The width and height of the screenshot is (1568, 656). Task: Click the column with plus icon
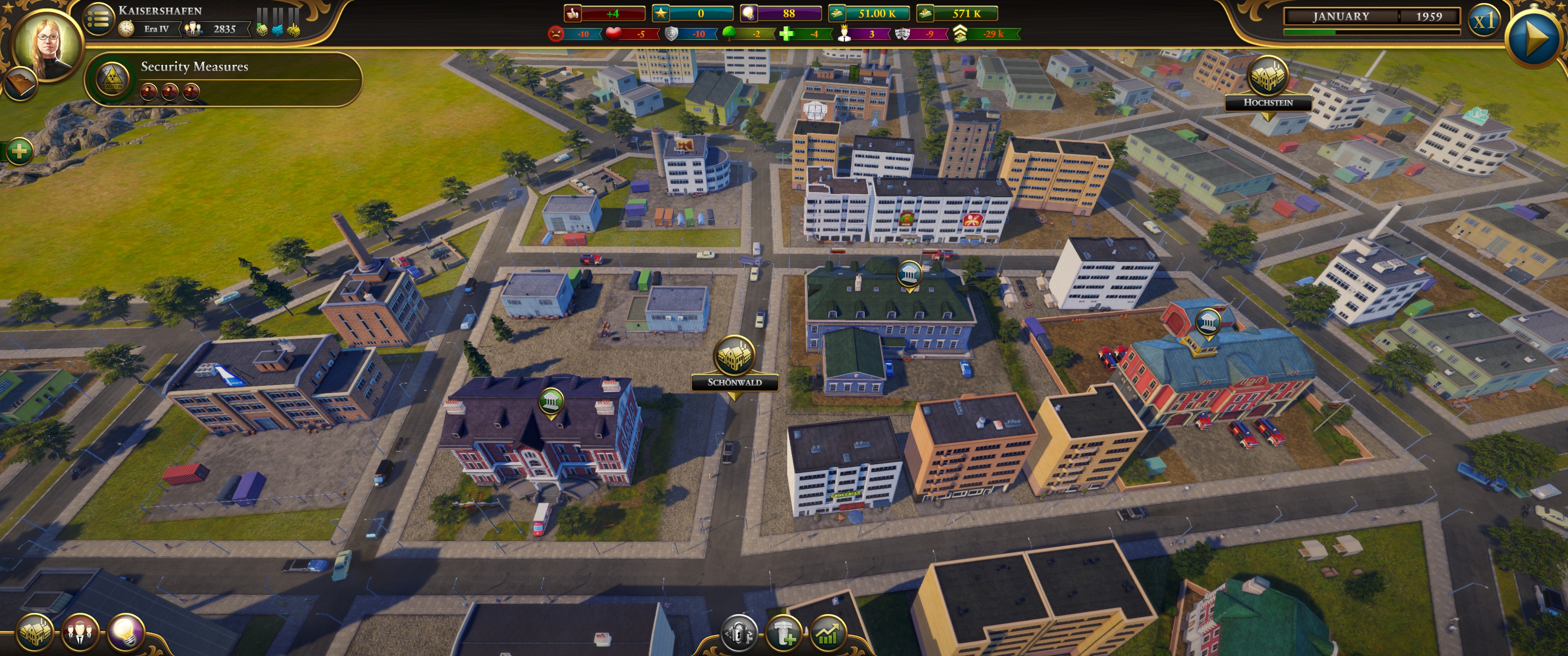783,634
